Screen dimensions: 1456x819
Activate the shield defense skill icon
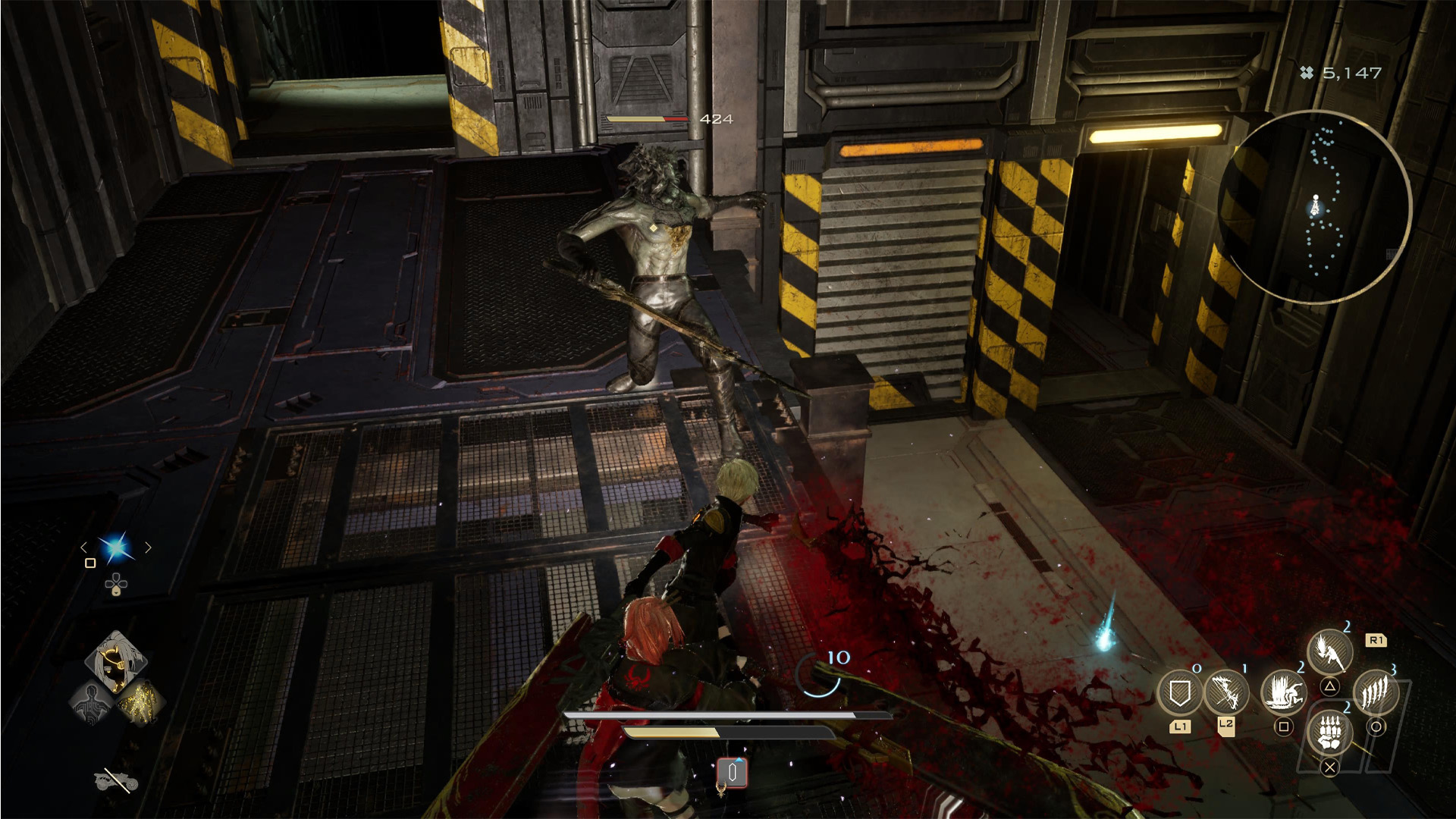pos(1179,692)
